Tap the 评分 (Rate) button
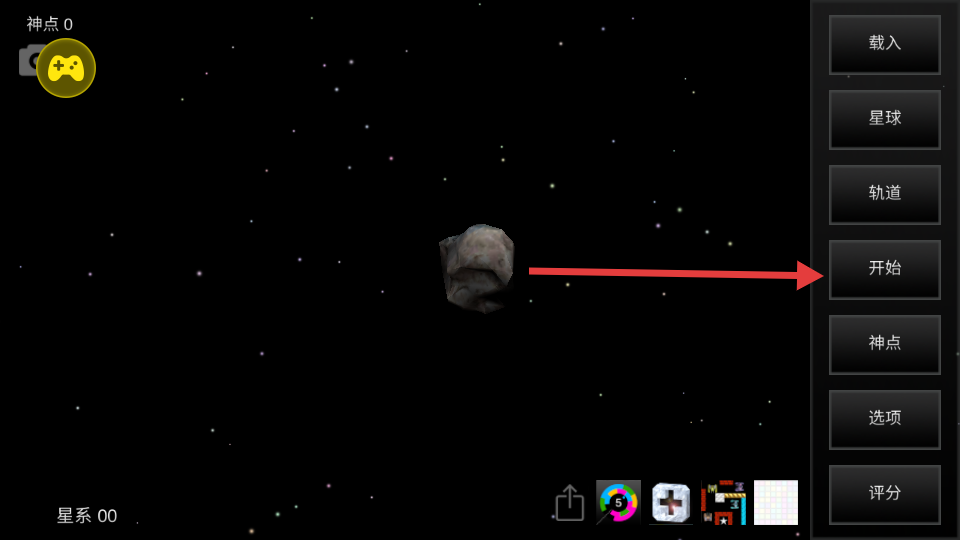Viewport: 960px width, 540px height. 884,494
